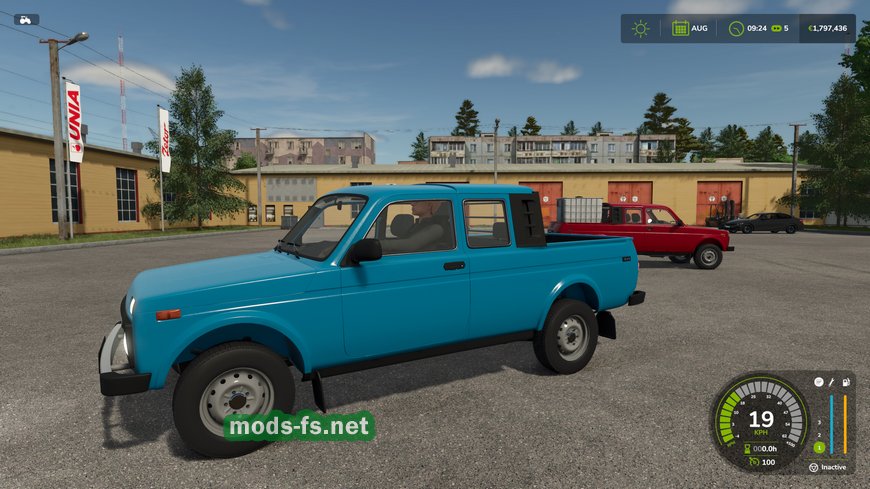Select the green gear 1 indicator
870x489 pixels.
tap(818, 447)
